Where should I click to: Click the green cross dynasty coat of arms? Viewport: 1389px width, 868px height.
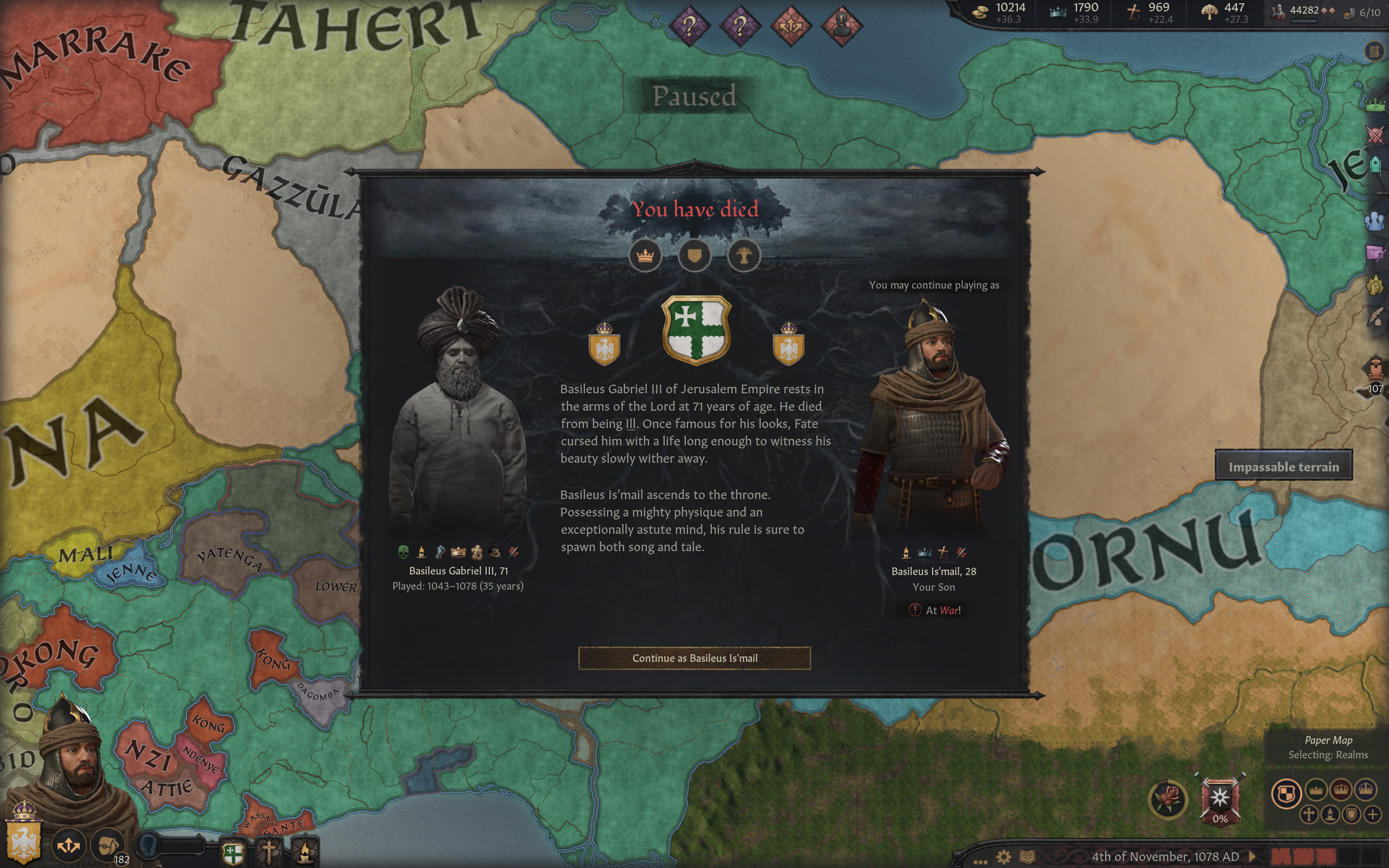point(696,330)
